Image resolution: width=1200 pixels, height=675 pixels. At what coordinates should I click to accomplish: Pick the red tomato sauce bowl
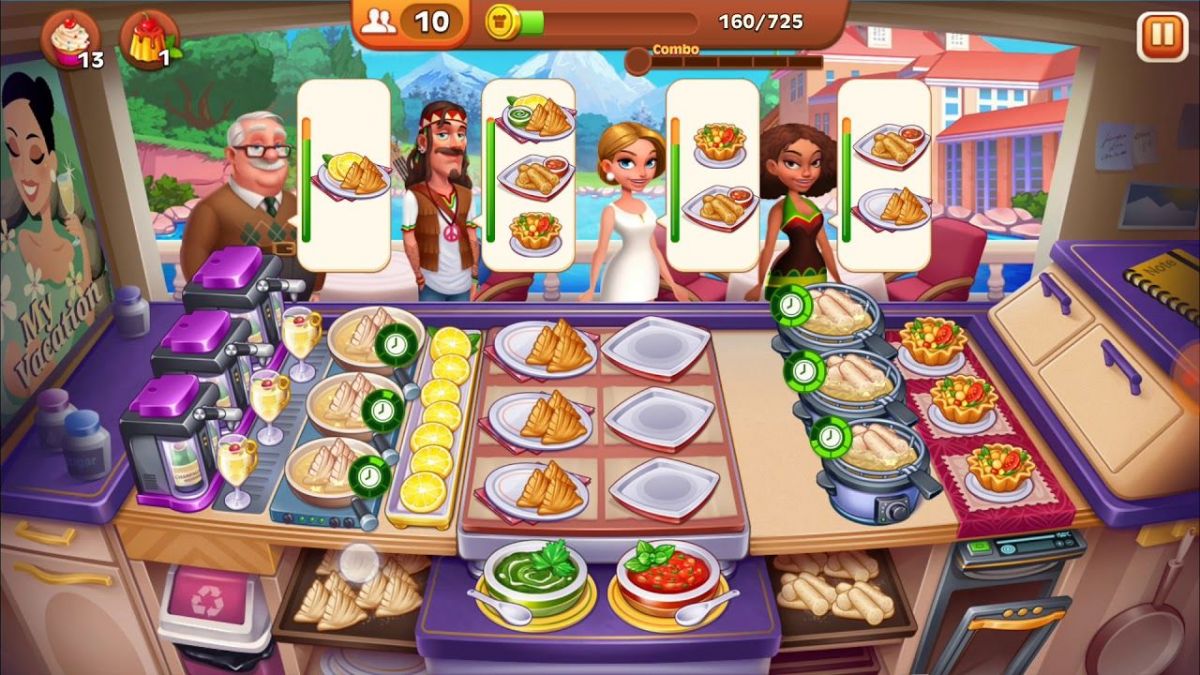(x=667, y=577)
